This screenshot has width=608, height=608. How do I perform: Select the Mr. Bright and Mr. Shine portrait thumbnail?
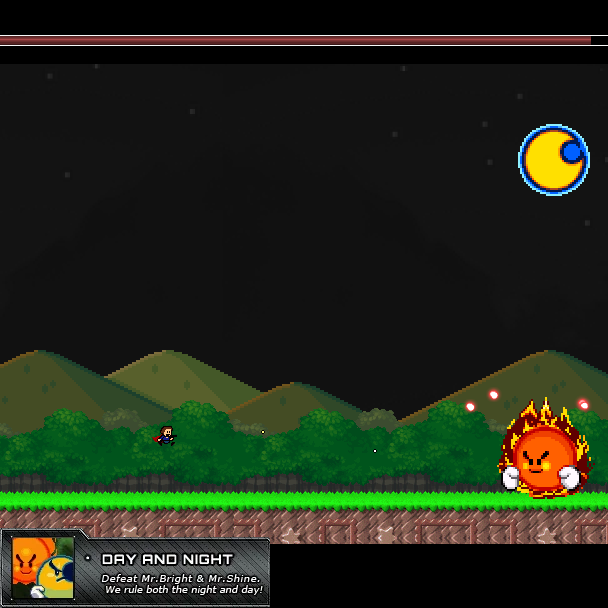(42, 568)
